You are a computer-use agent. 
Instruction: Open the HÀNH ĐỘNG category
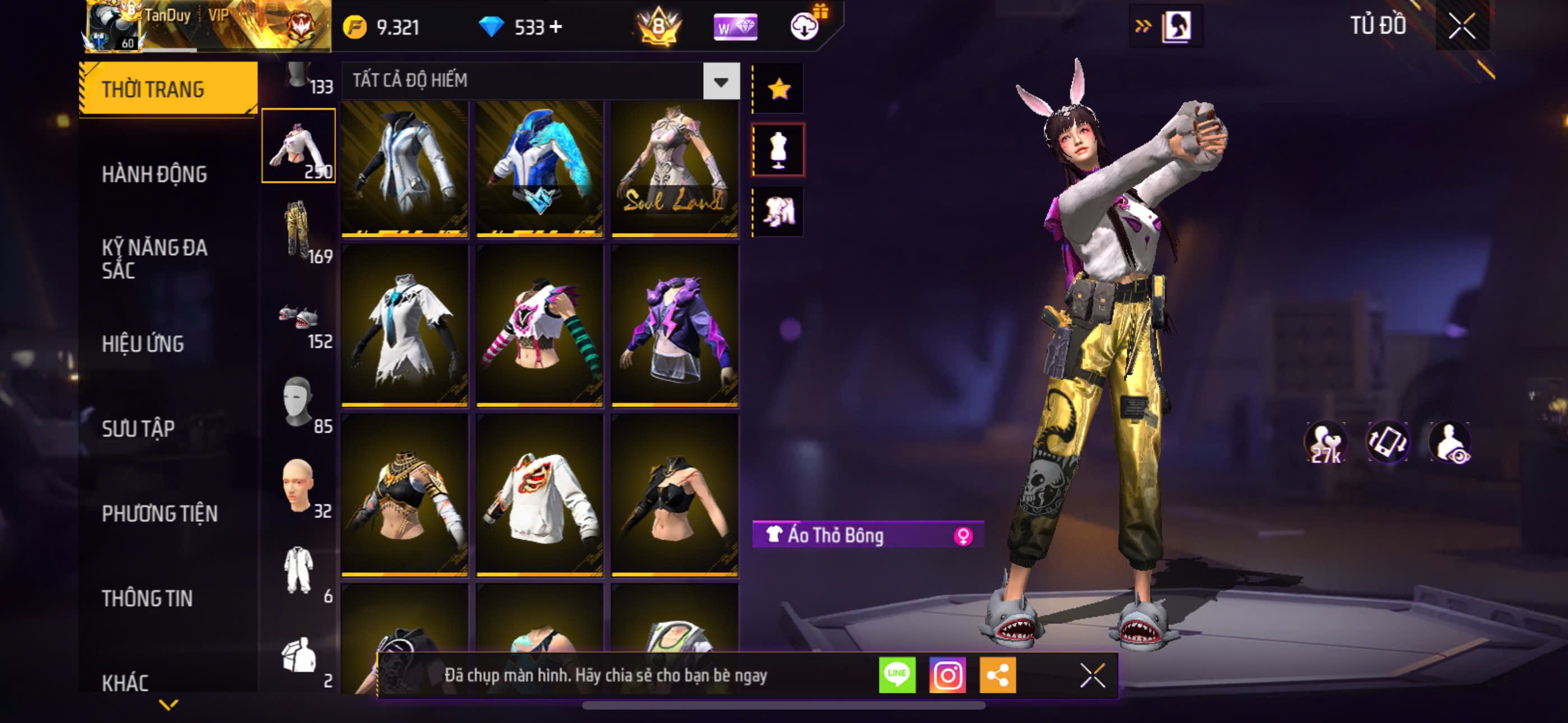point(155,175)
